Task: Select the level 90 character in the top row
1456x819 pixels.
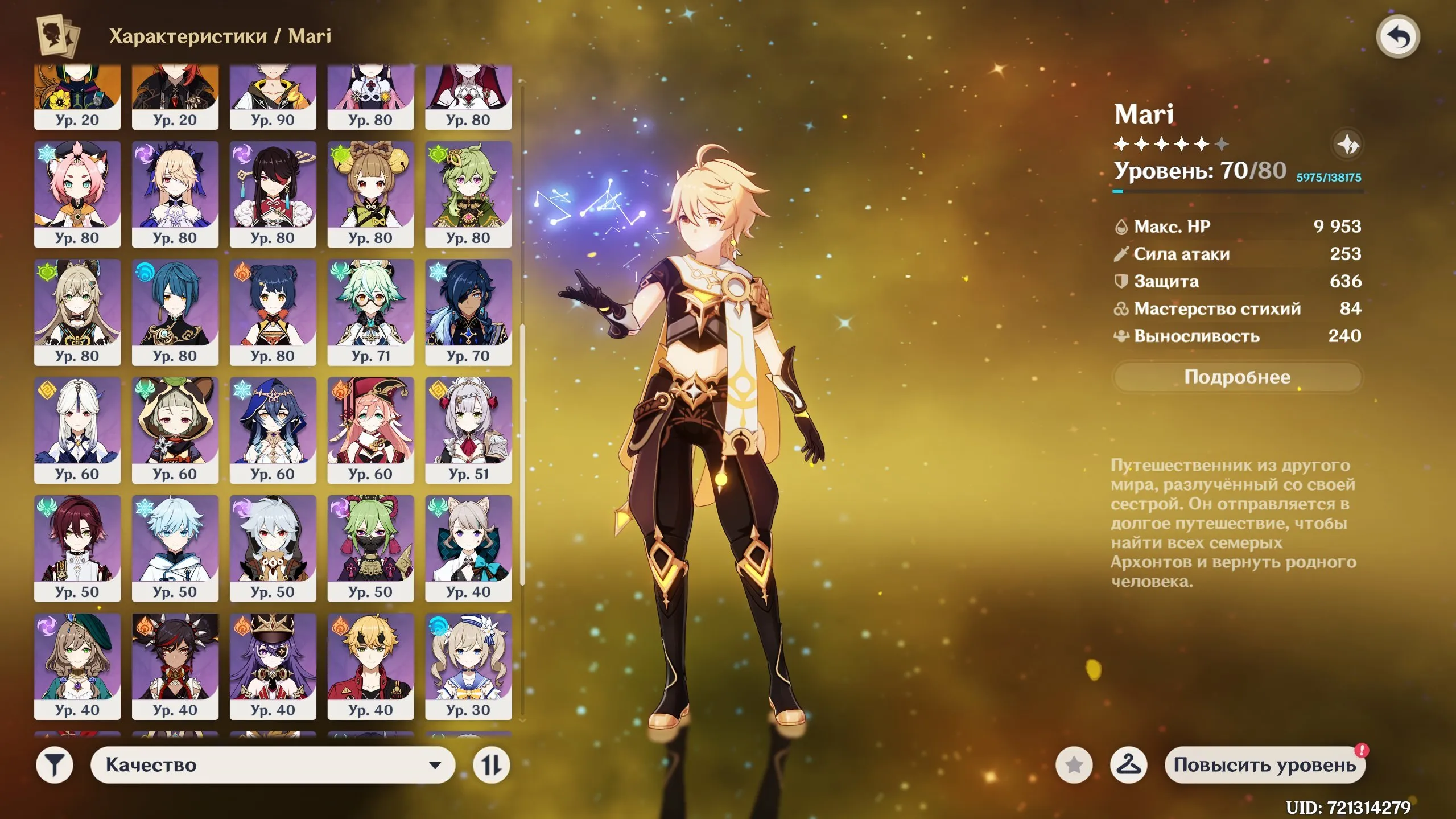Action: click(273, 94)
